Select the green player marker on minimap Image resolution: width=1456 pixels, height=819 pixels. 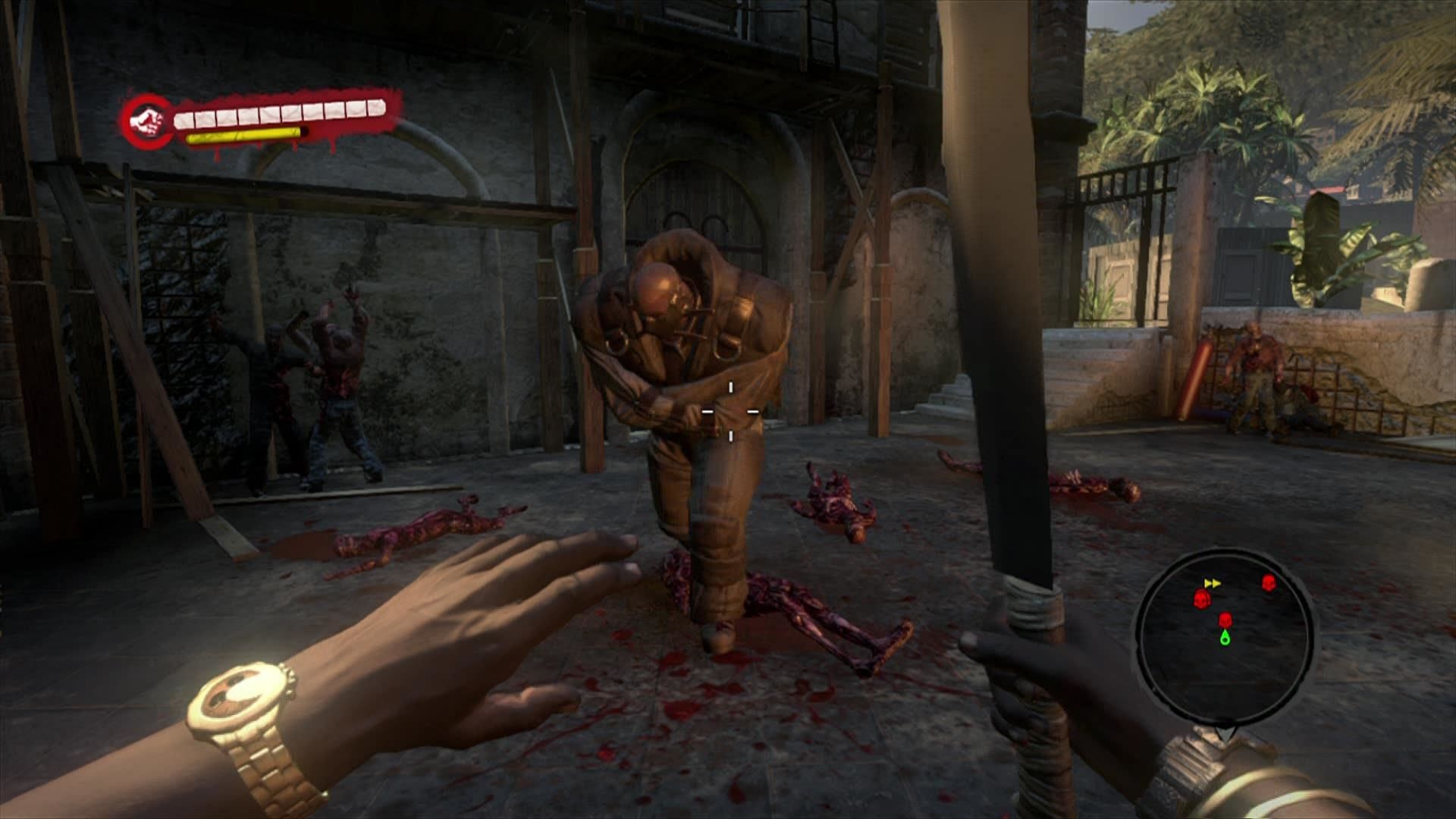click(1225, 639)
